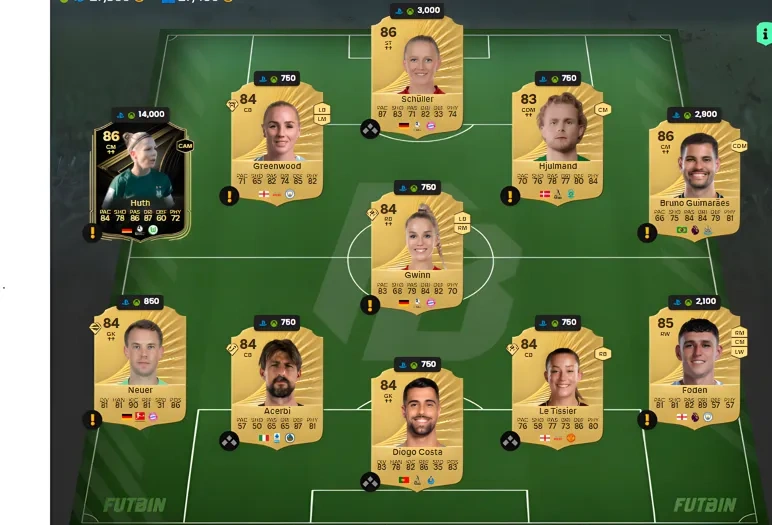Click the chemistry icon beside Acerbi
The image size is (772, 525).
pyautogui.click(x=229, y=440)
